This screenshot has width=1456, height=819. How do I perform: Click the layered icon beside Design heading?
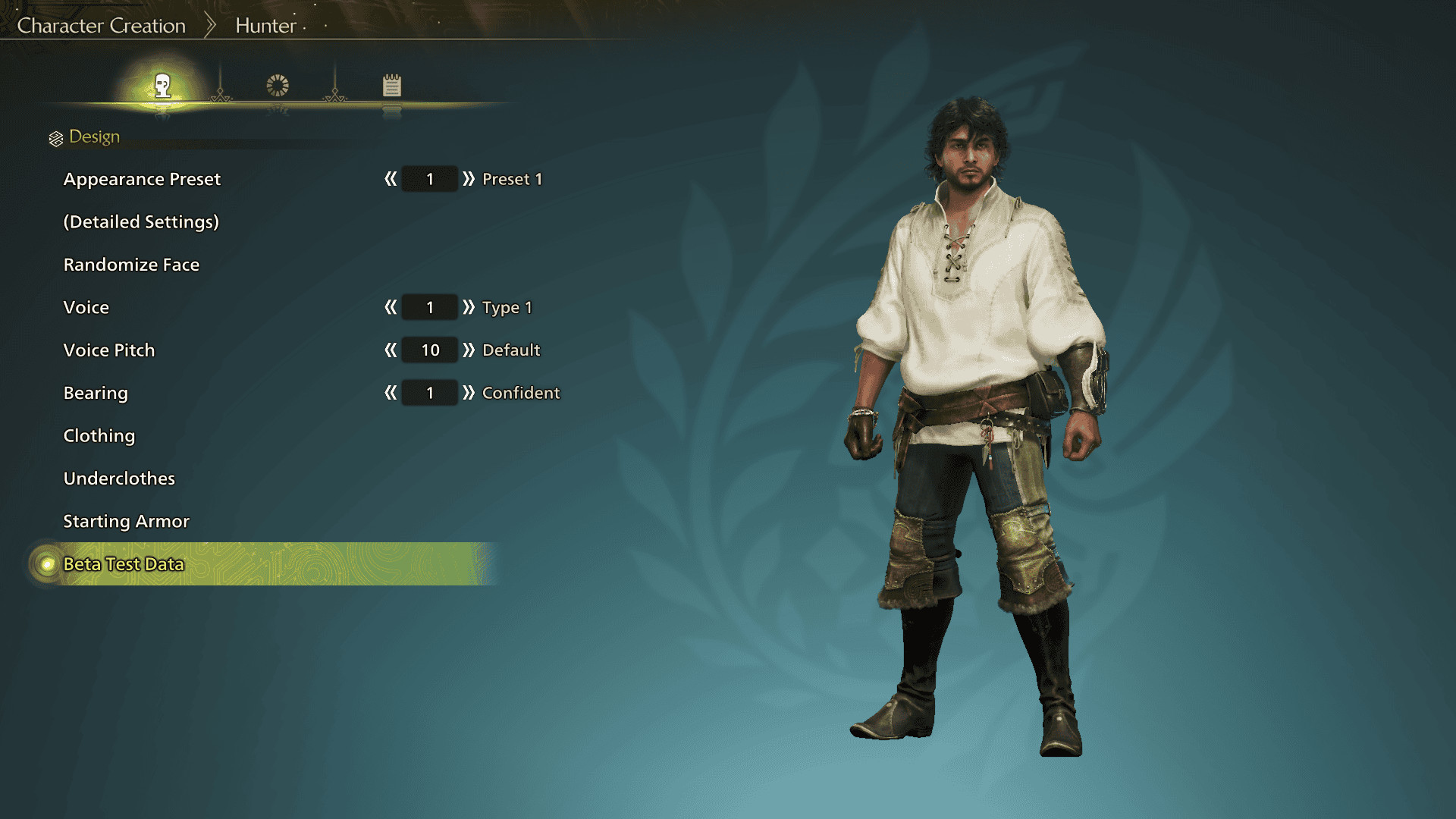55,136
